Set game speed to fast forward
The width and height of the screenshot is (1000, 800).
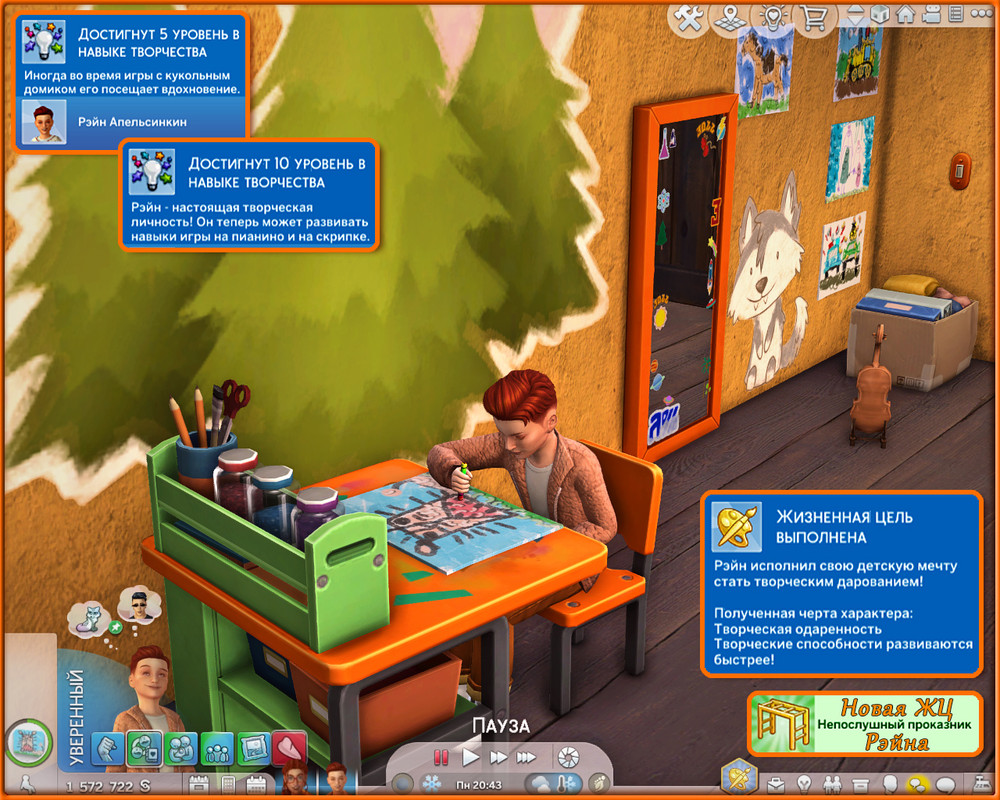[498, 757]
